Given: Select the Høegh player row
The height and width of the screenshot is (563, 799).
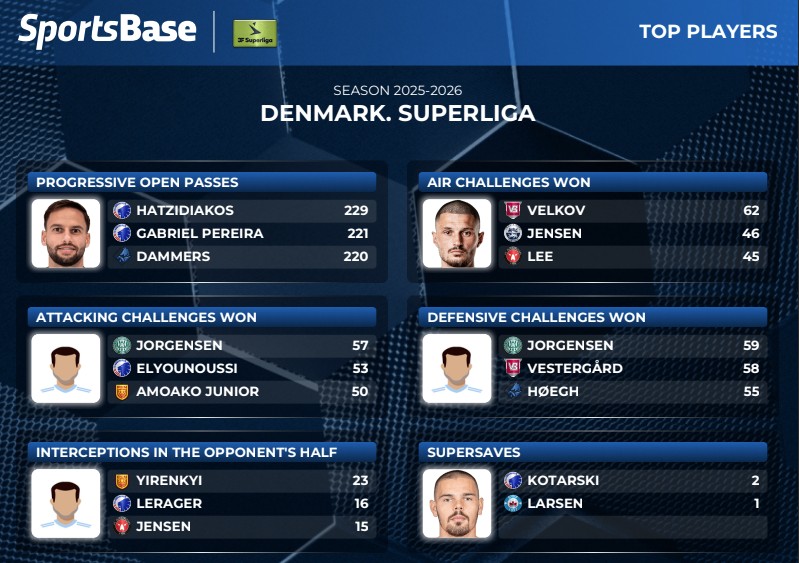Looking at the screenshot, I should (632, 391).
